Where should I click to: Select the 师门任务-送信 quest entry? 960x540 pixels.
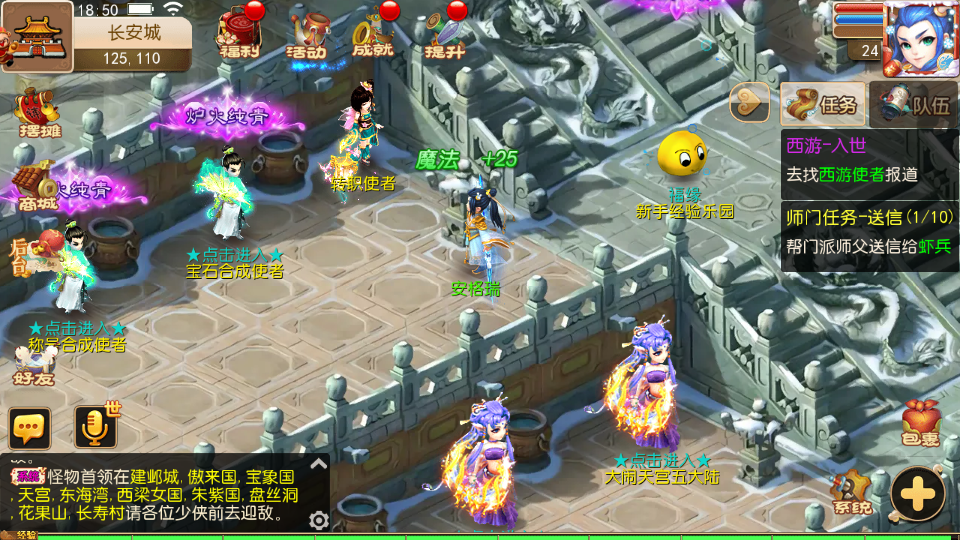pyautogui.click(x=866, y=233)
